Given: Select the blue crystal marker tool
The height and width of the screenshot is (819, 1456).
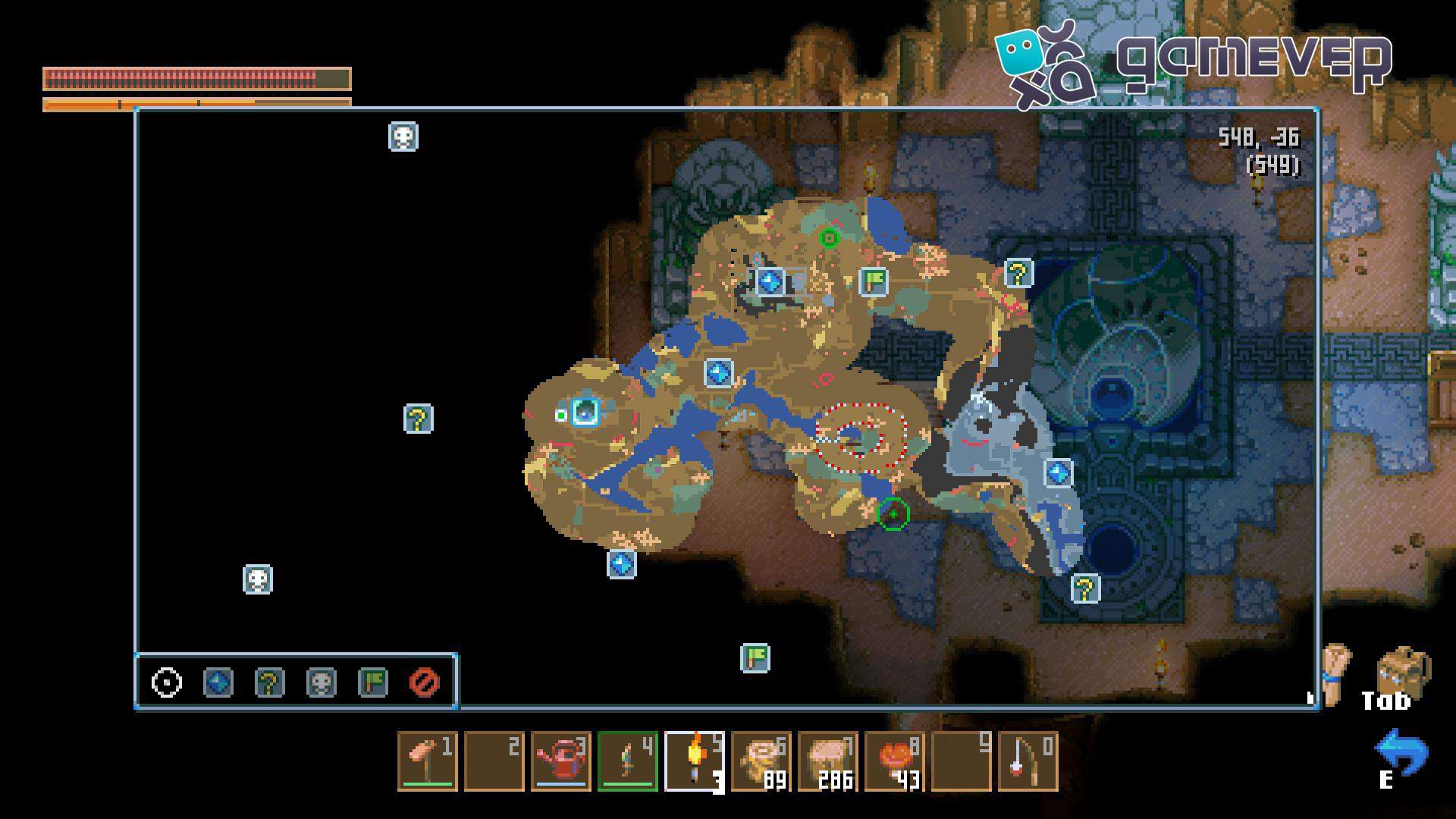Looking at the screenshot, I should (x=218, y=682).
